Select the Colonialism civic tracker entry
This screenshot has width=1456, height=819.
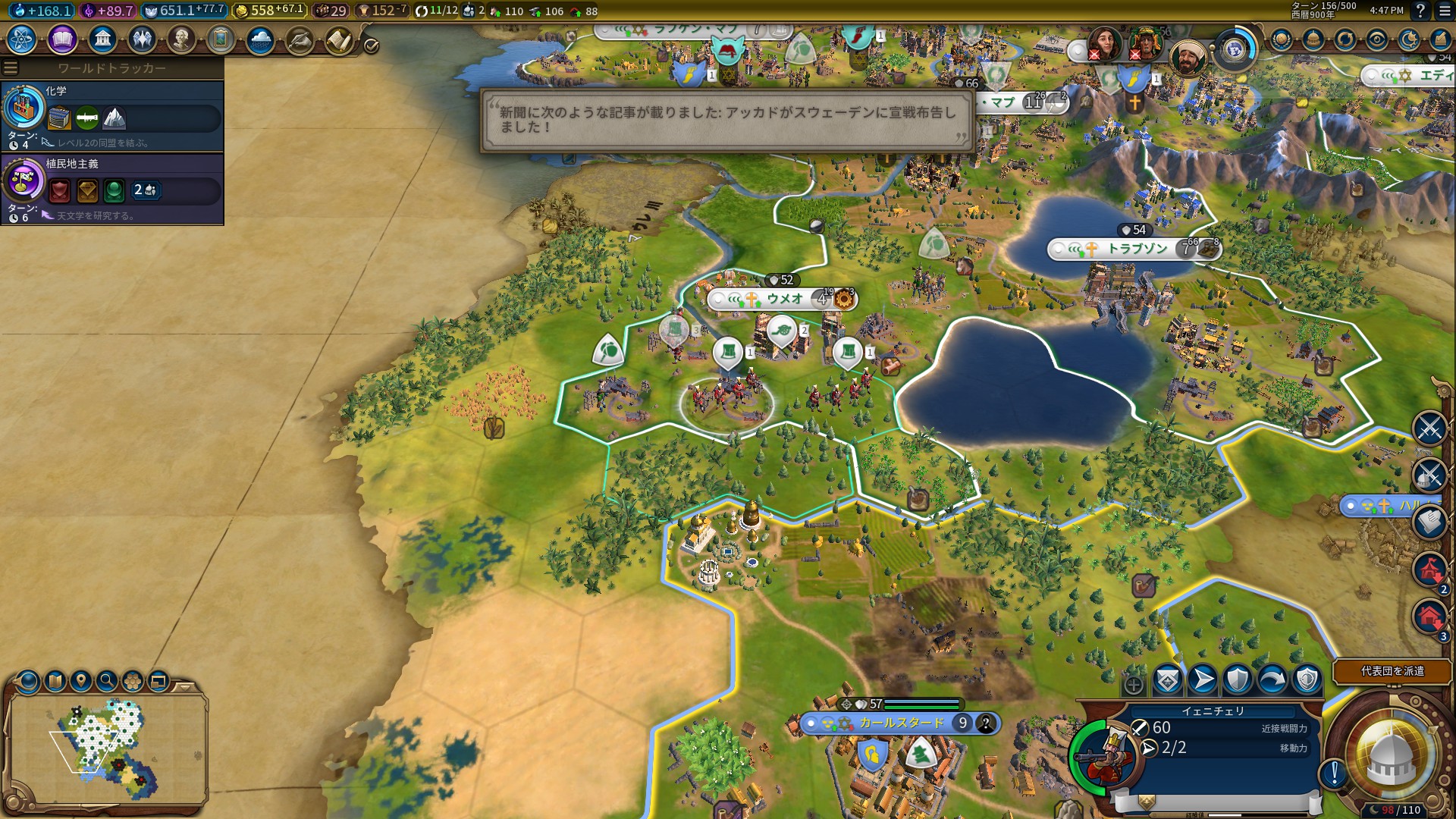pyautogui.click(x=112, y=188)
